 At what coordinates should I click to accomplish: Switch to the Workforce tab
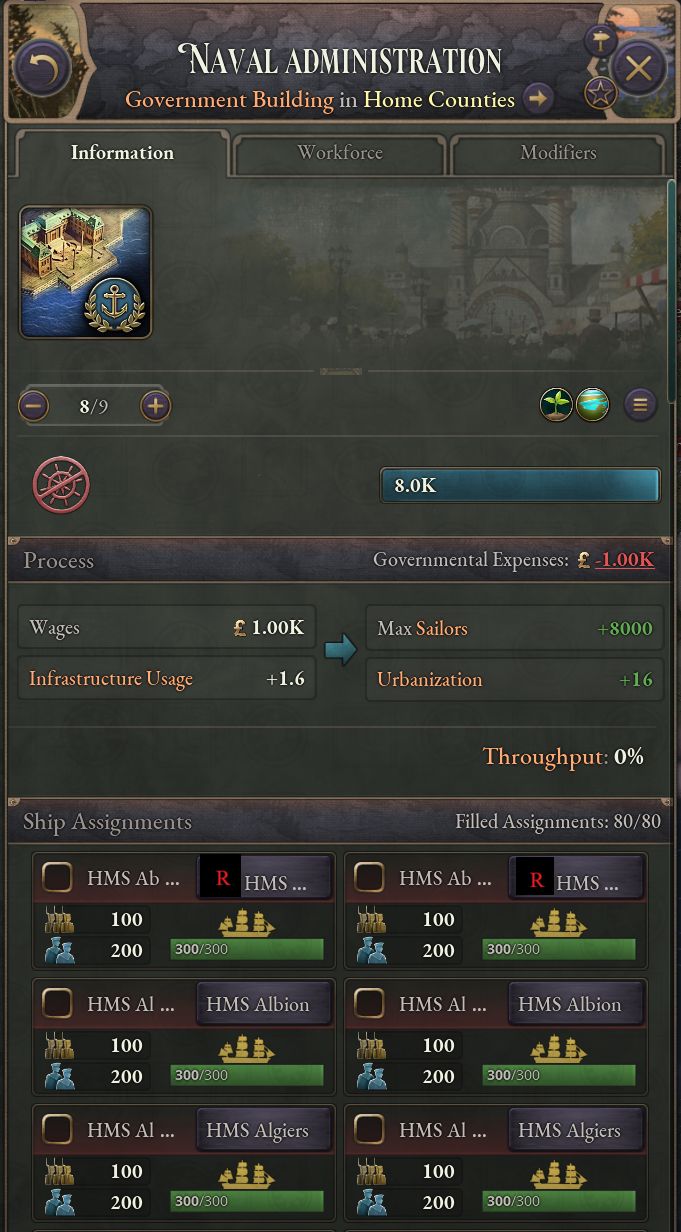(340, 153)
